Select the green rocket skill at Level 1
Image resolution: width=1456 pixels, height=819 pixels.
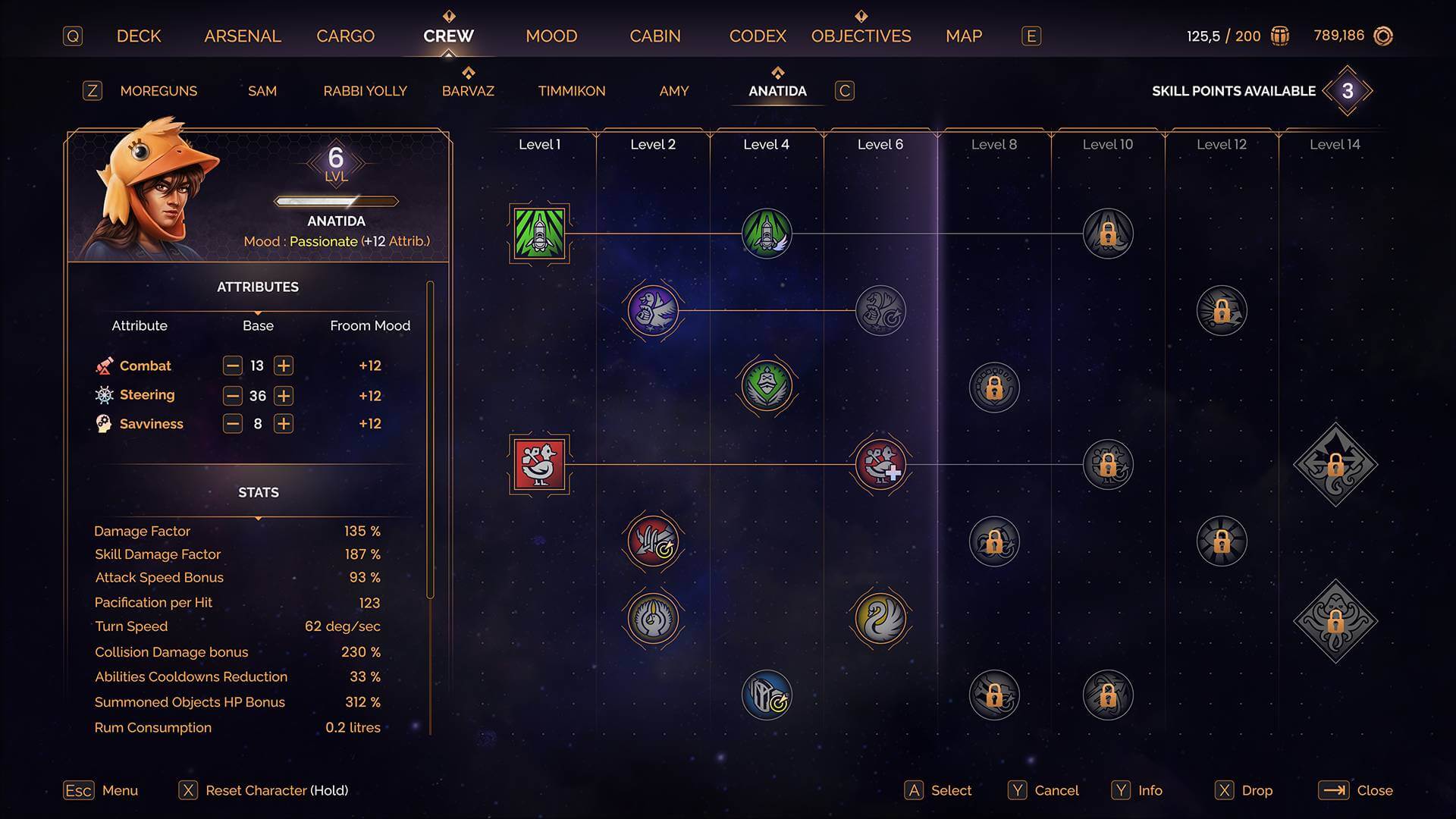(539, 234)
